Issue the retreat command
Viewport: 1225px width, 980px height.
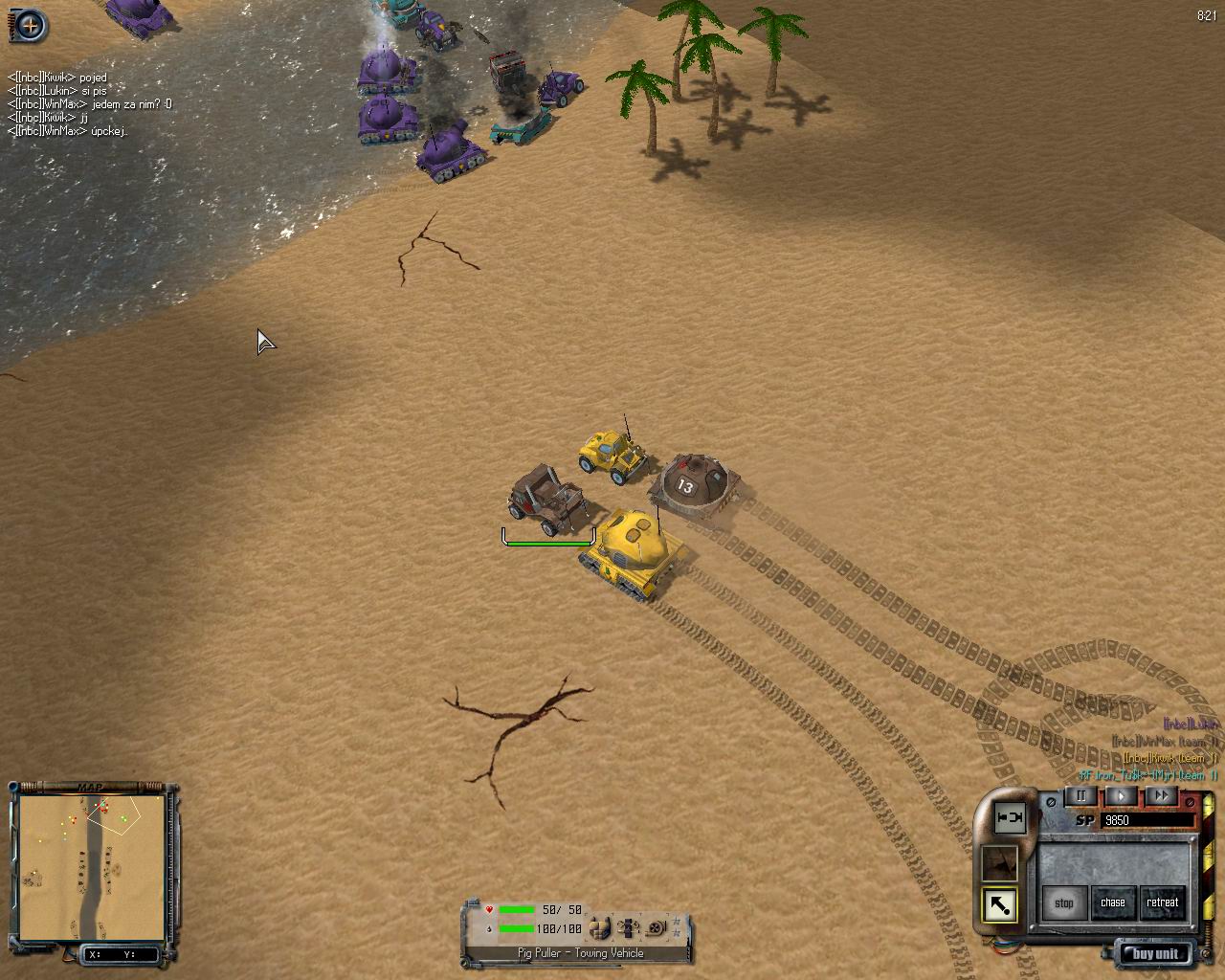click(1162, 902)
